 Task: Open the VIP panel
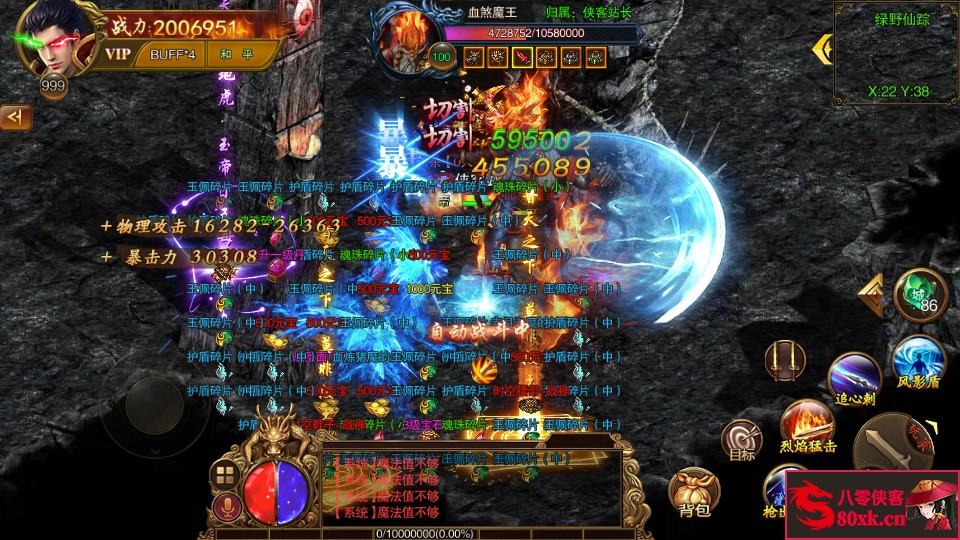click(119, 54)
